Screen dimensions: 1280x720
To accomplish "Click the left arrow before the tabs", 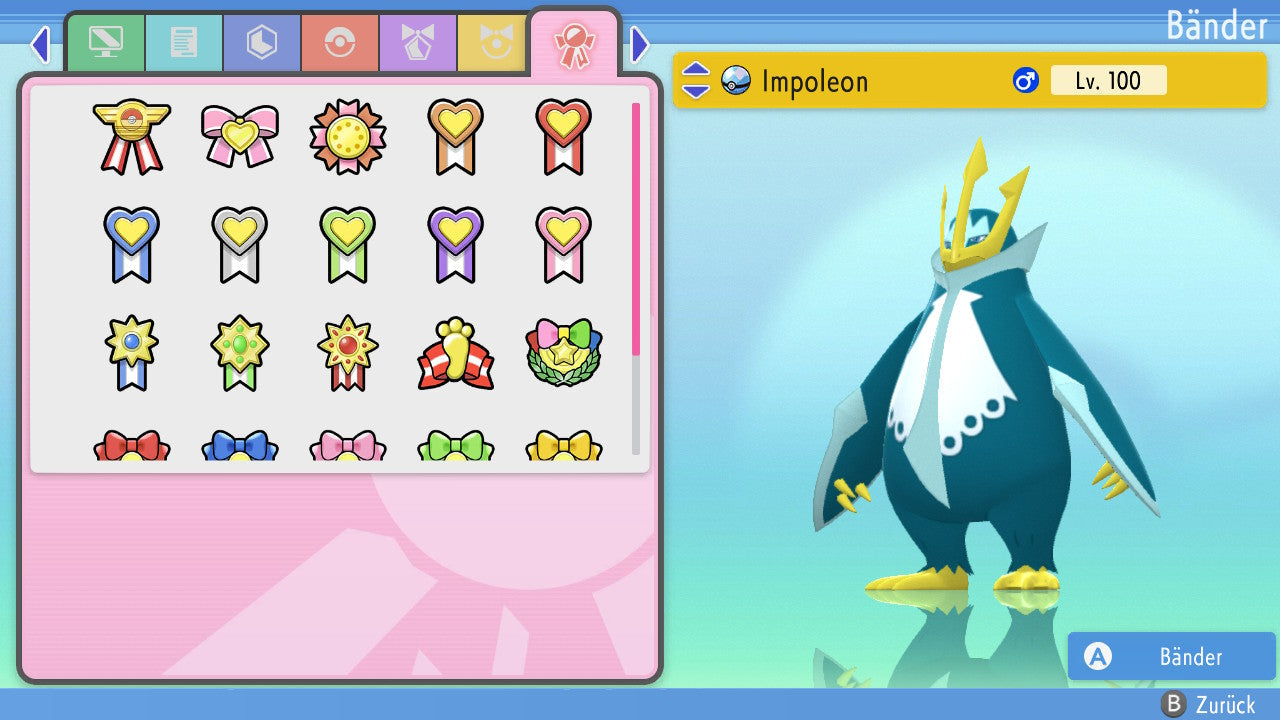I will 40,44.
